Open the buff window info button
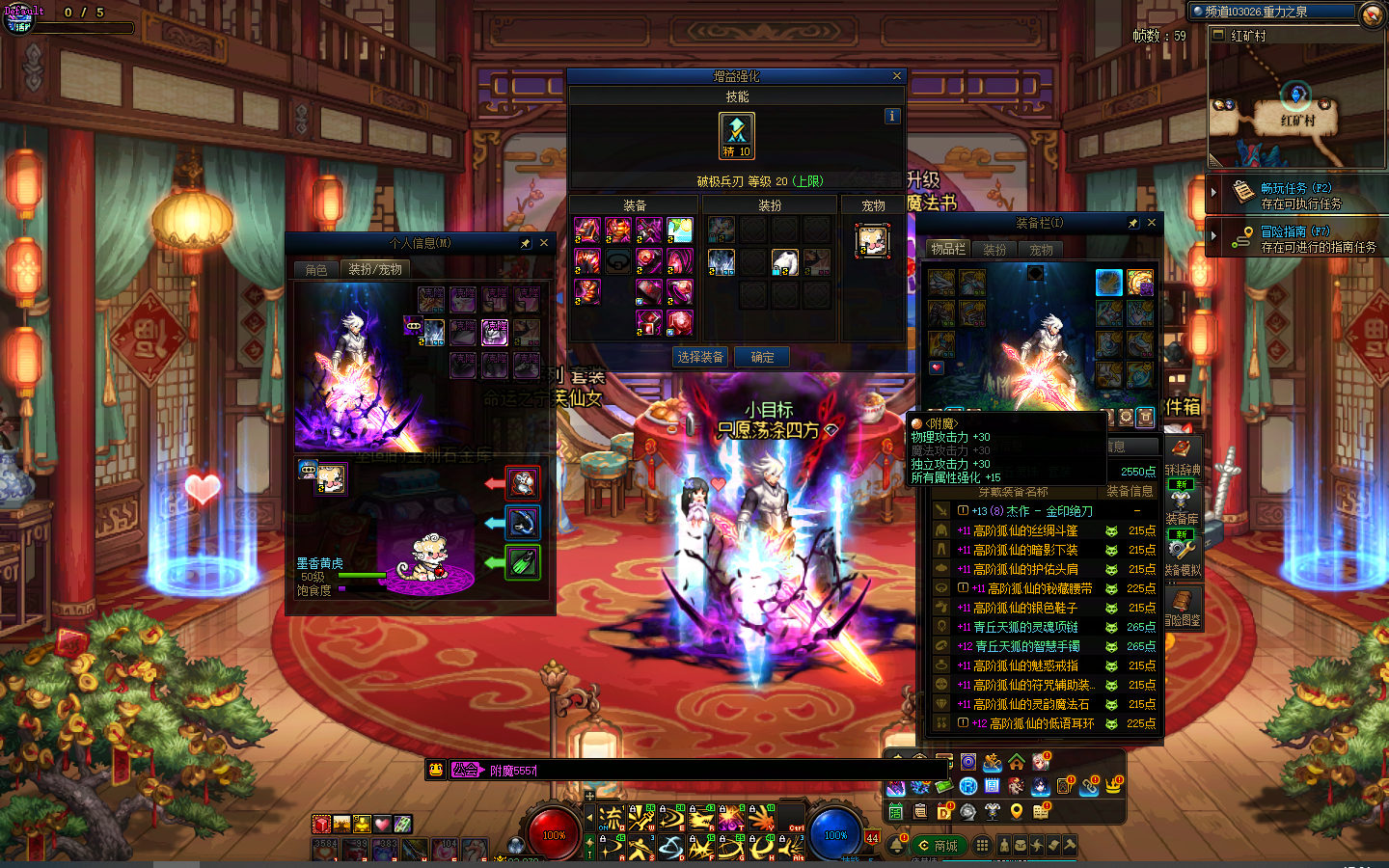This screenshot has width=1389, height=868. [x=892, y=116]
